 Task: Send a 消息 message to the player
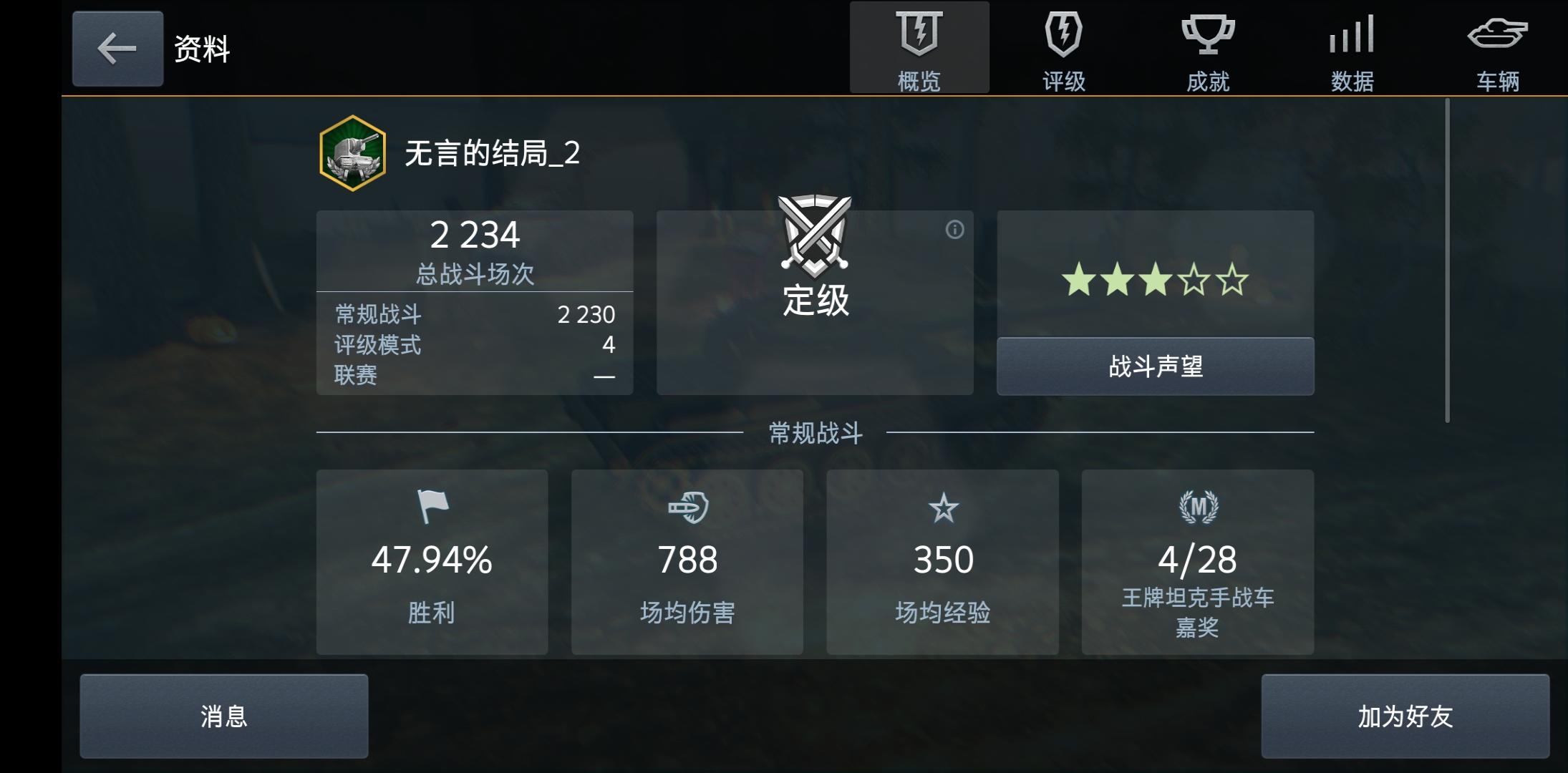223,715
